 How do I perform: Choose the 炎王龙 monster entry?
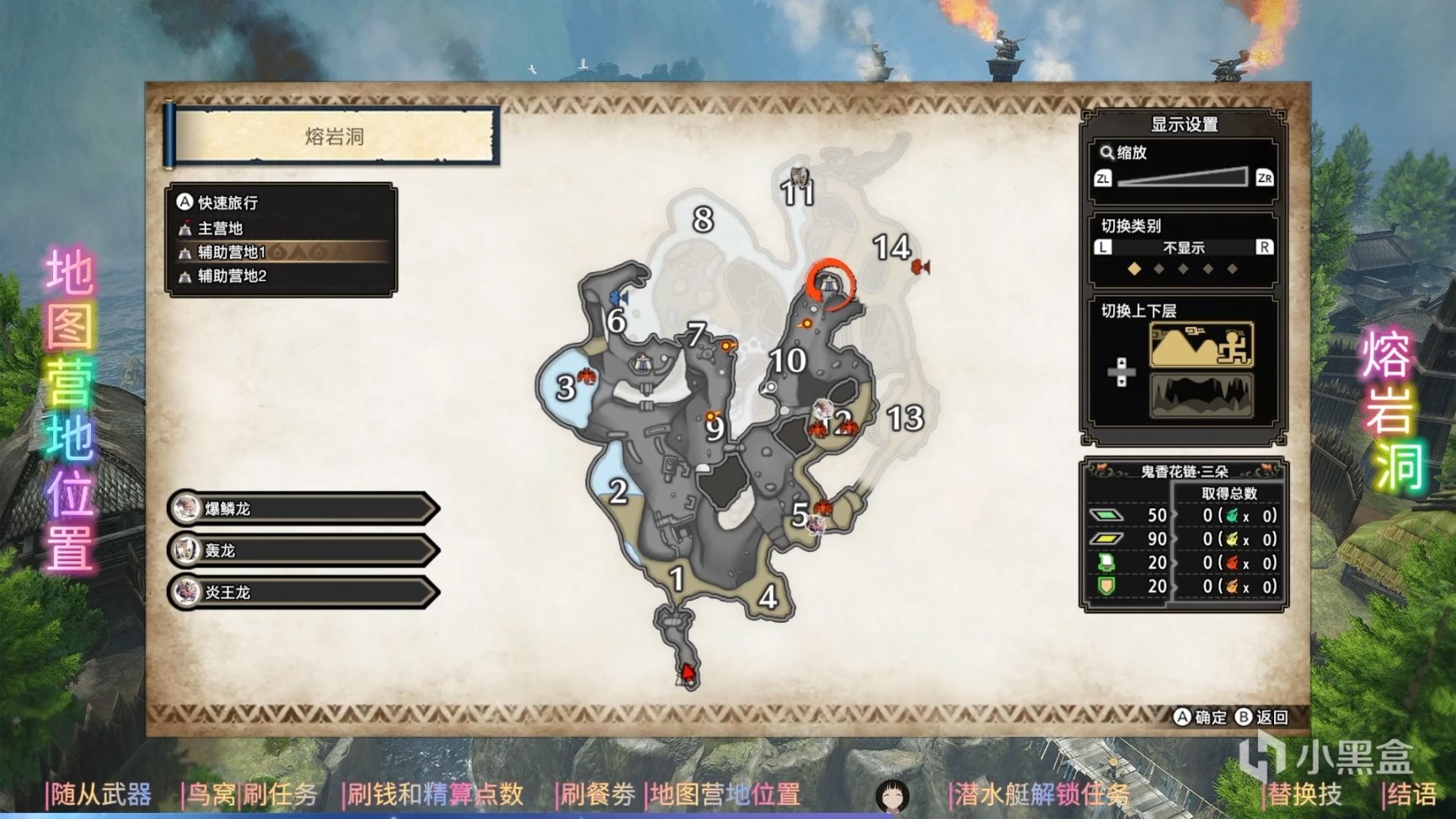[303, 592]
